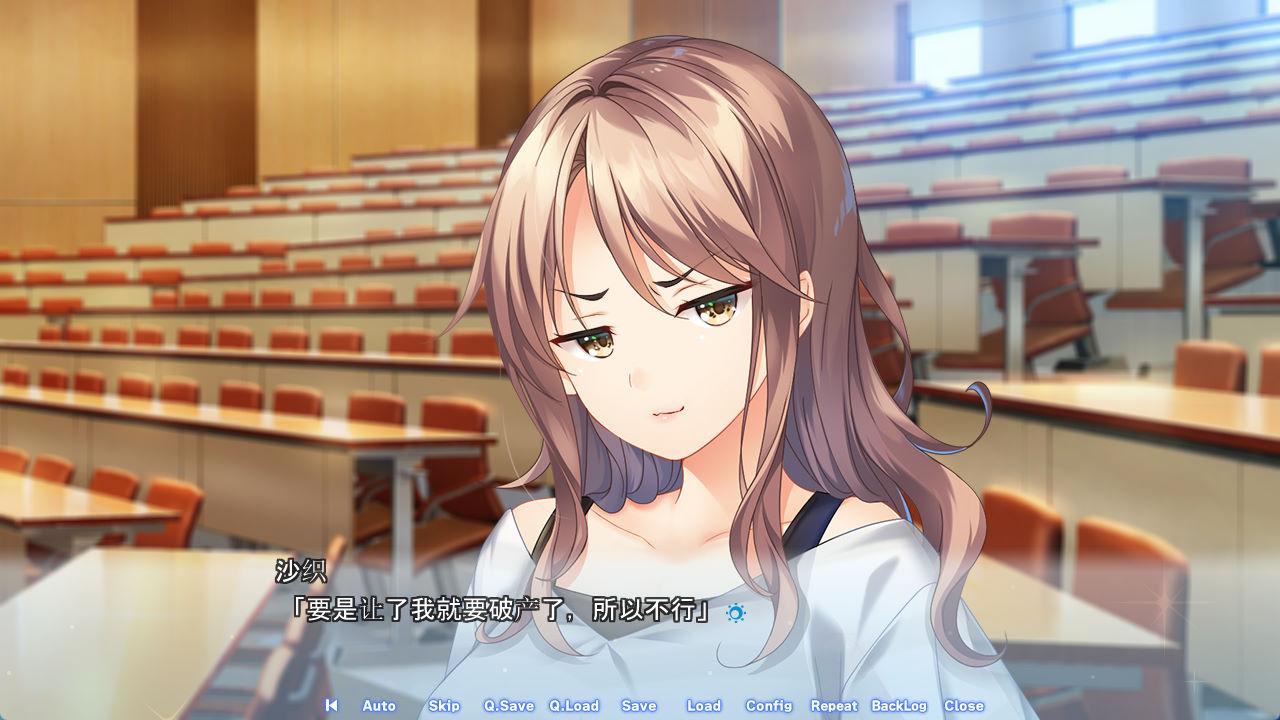Viewport: 1280px width, 720px height.
Task: Open the Load menu
Action: point(704,705)
